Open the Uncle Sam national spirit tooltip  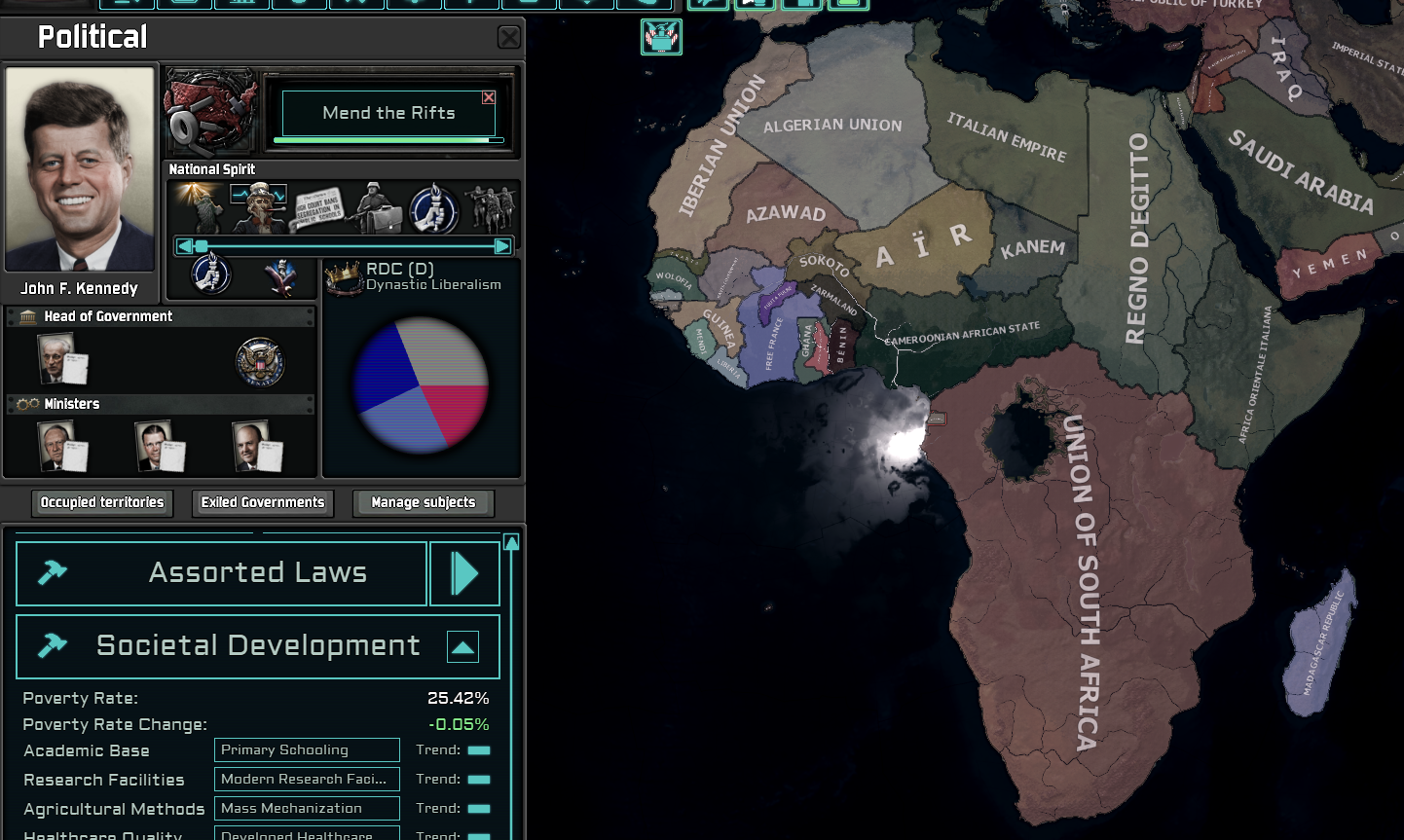click(259, 207)
